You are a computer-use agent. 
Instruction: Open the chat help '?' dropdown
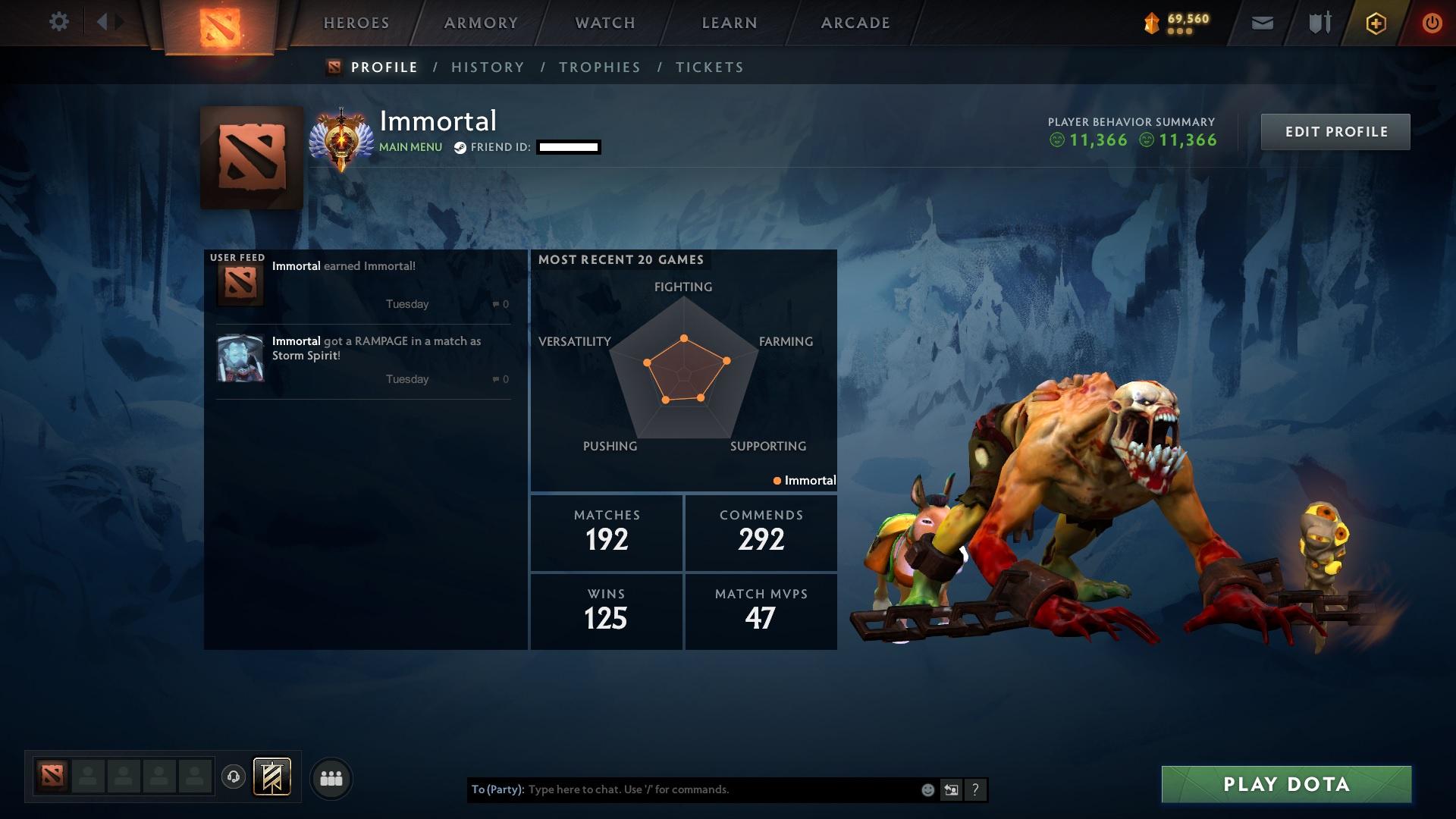point(975,789)
